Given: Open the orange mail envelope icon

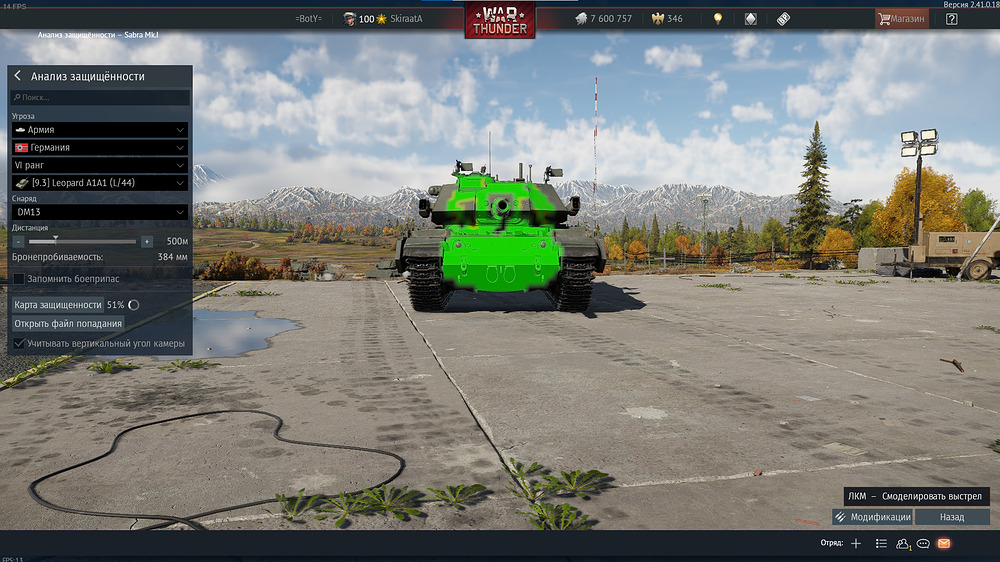Looking at the screenshot, I should click(x=943, y=543).
